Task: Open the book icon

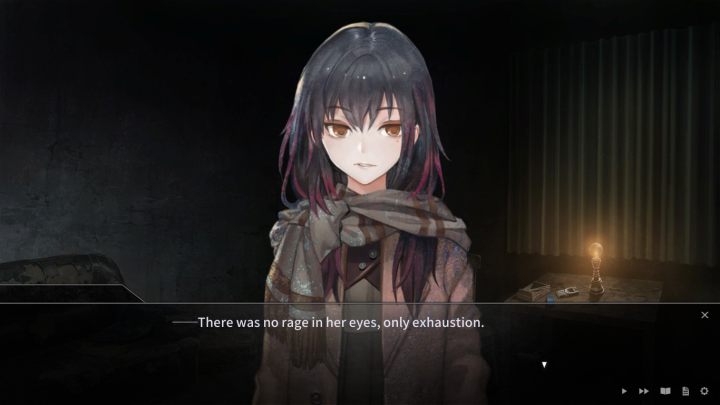Action: tap(665, 391)
